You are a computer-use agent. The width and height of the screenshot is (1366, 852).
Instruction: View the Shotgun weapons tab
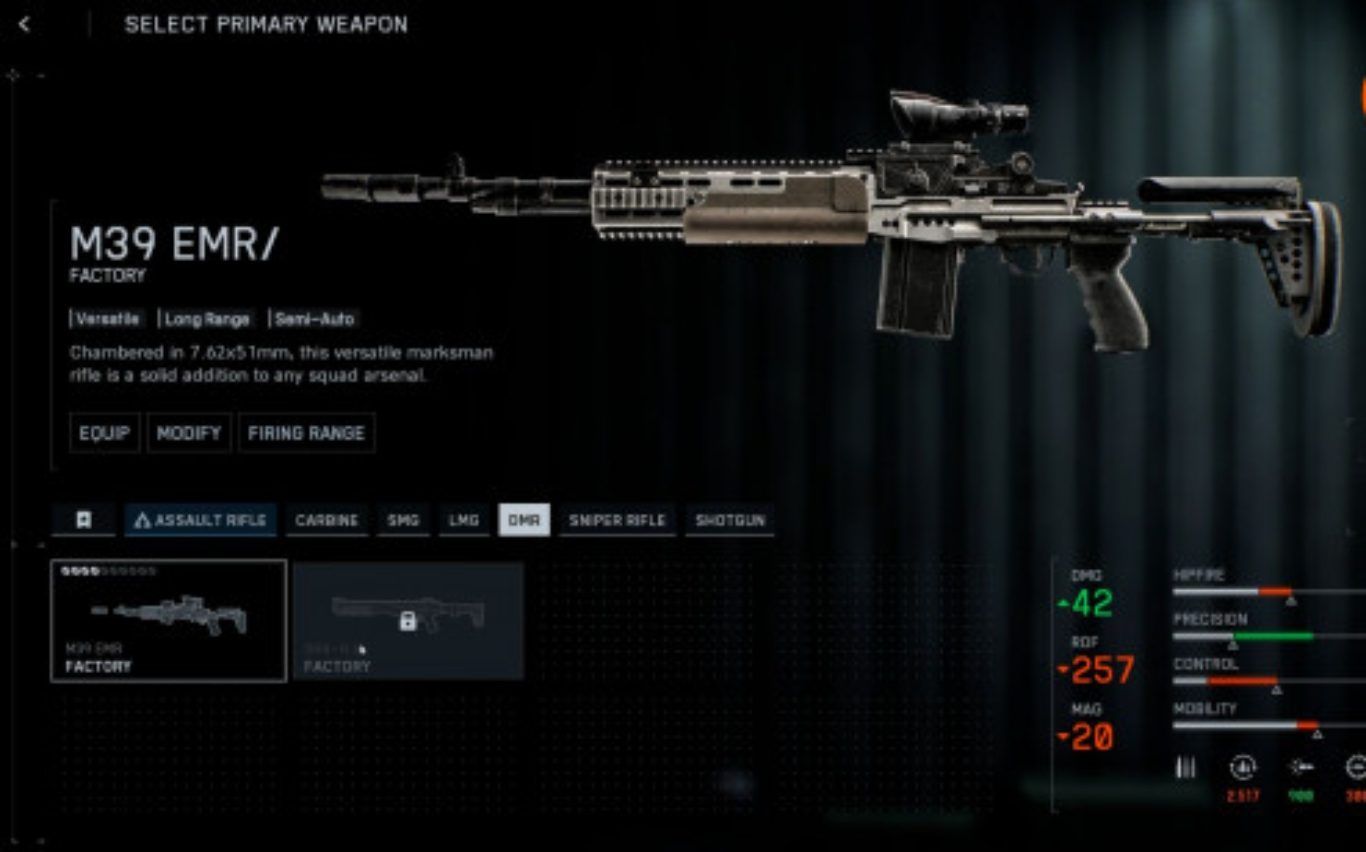[730, 520]
